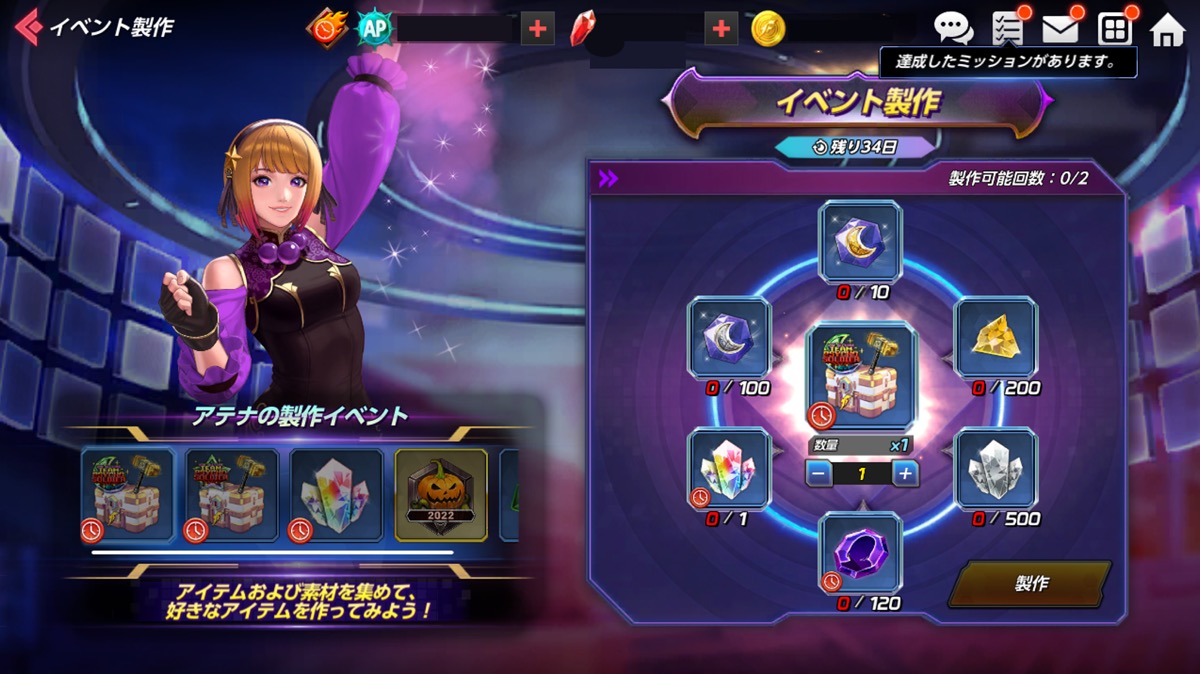The image size is (1200, 674).
Task: Add more AP with the plus button
Action: pyautogui.click(x=538, y=29)
